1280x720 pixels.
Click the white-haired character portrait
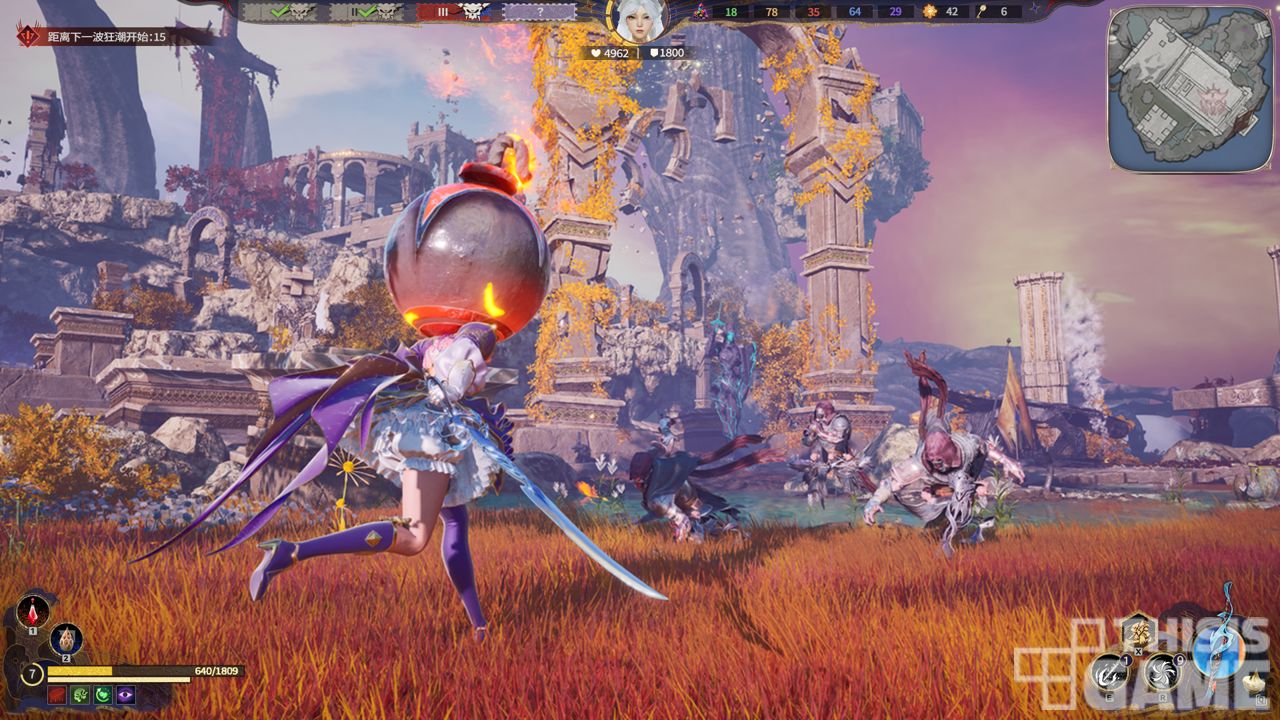637,20
